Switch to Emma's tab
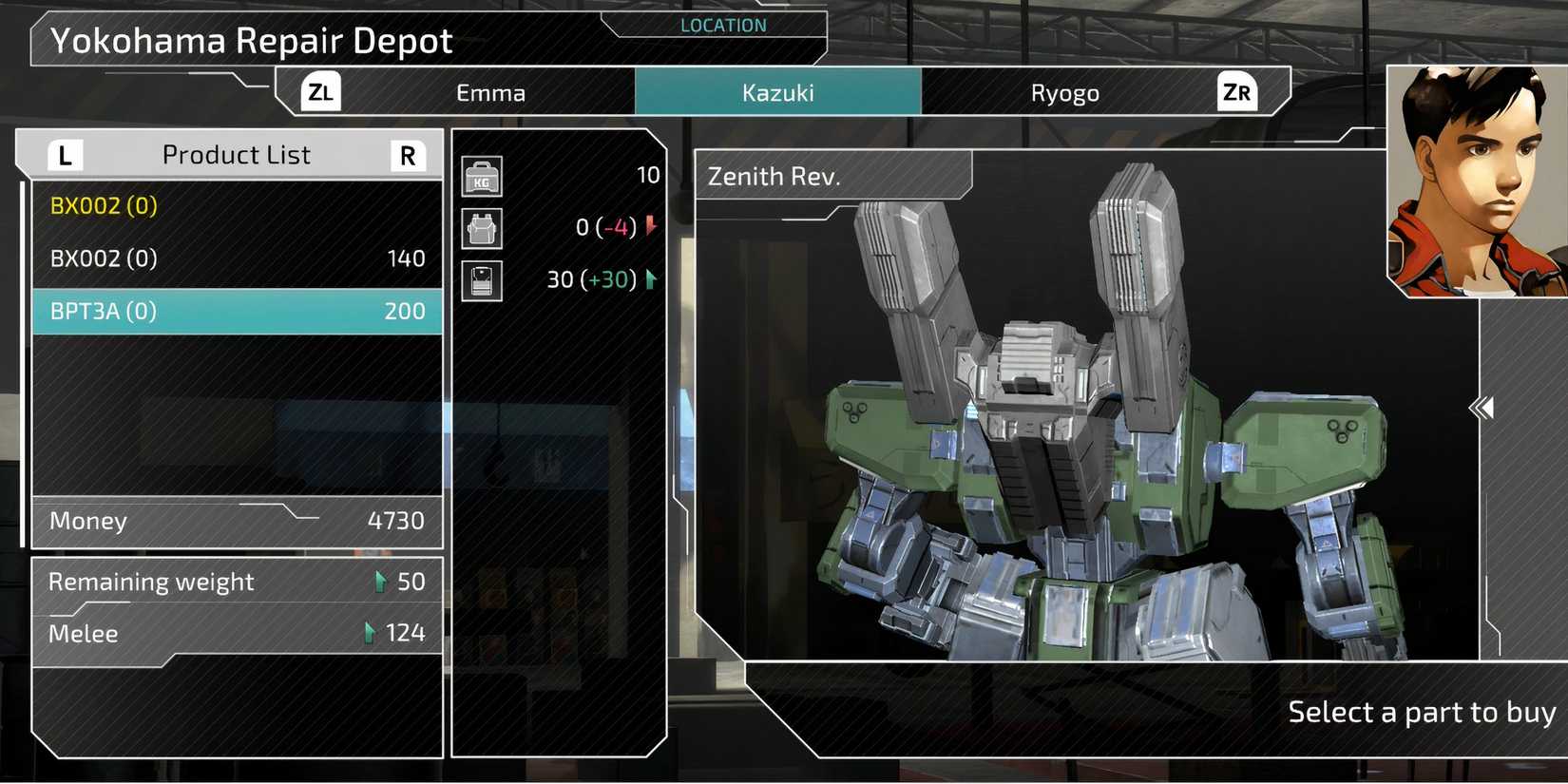This screenshot has width=1568, height=784. click(x=491, y=92)
